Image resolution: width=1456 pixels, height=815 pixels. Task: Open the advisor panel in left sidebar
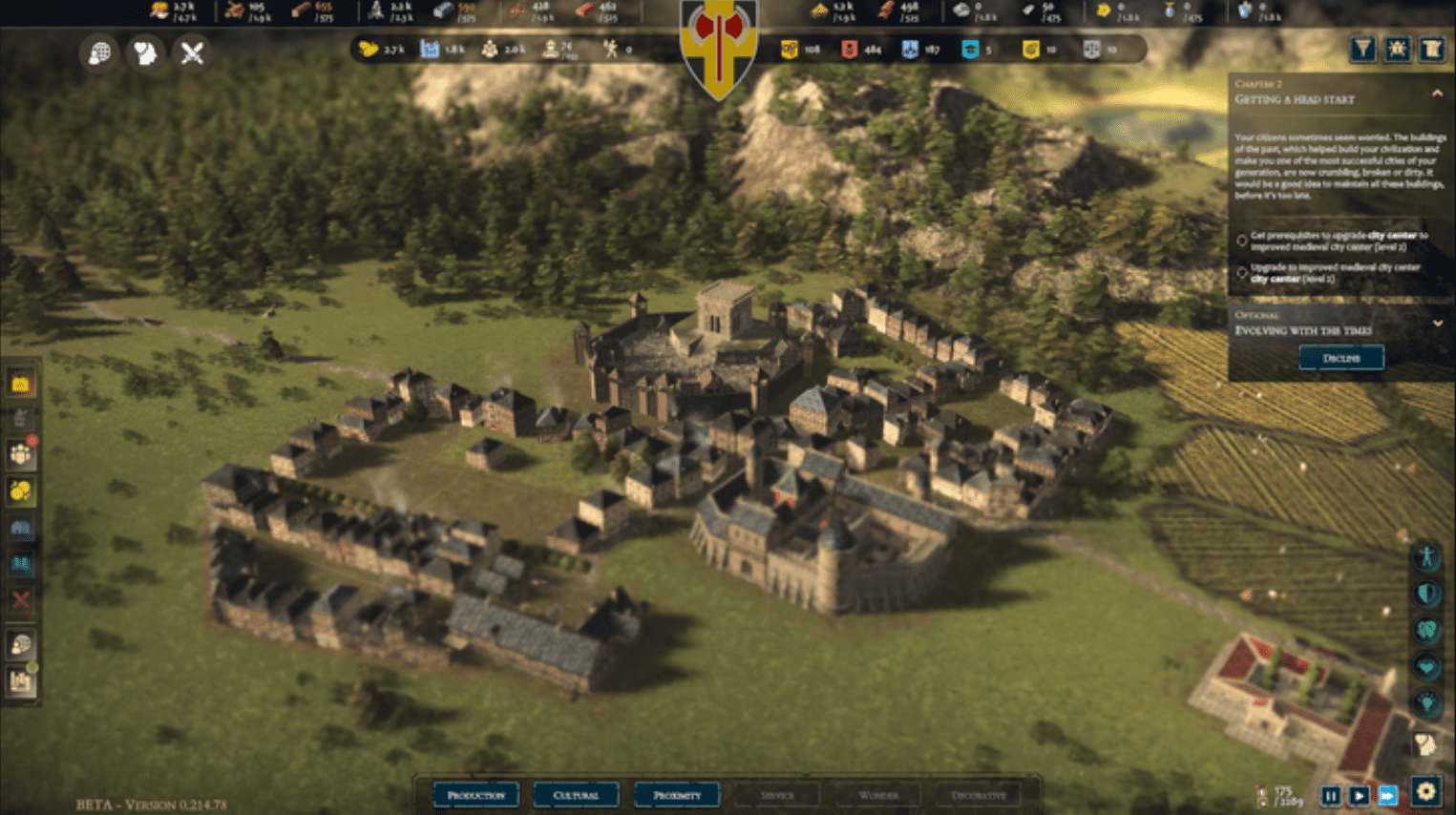20,645
